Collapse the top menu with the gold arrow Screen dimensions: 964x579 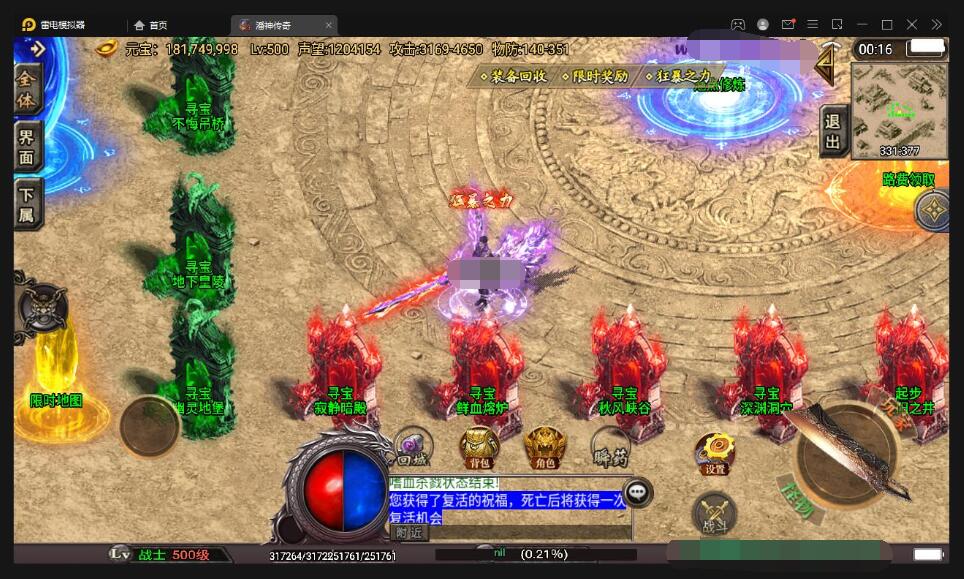[x=826, y=65]
